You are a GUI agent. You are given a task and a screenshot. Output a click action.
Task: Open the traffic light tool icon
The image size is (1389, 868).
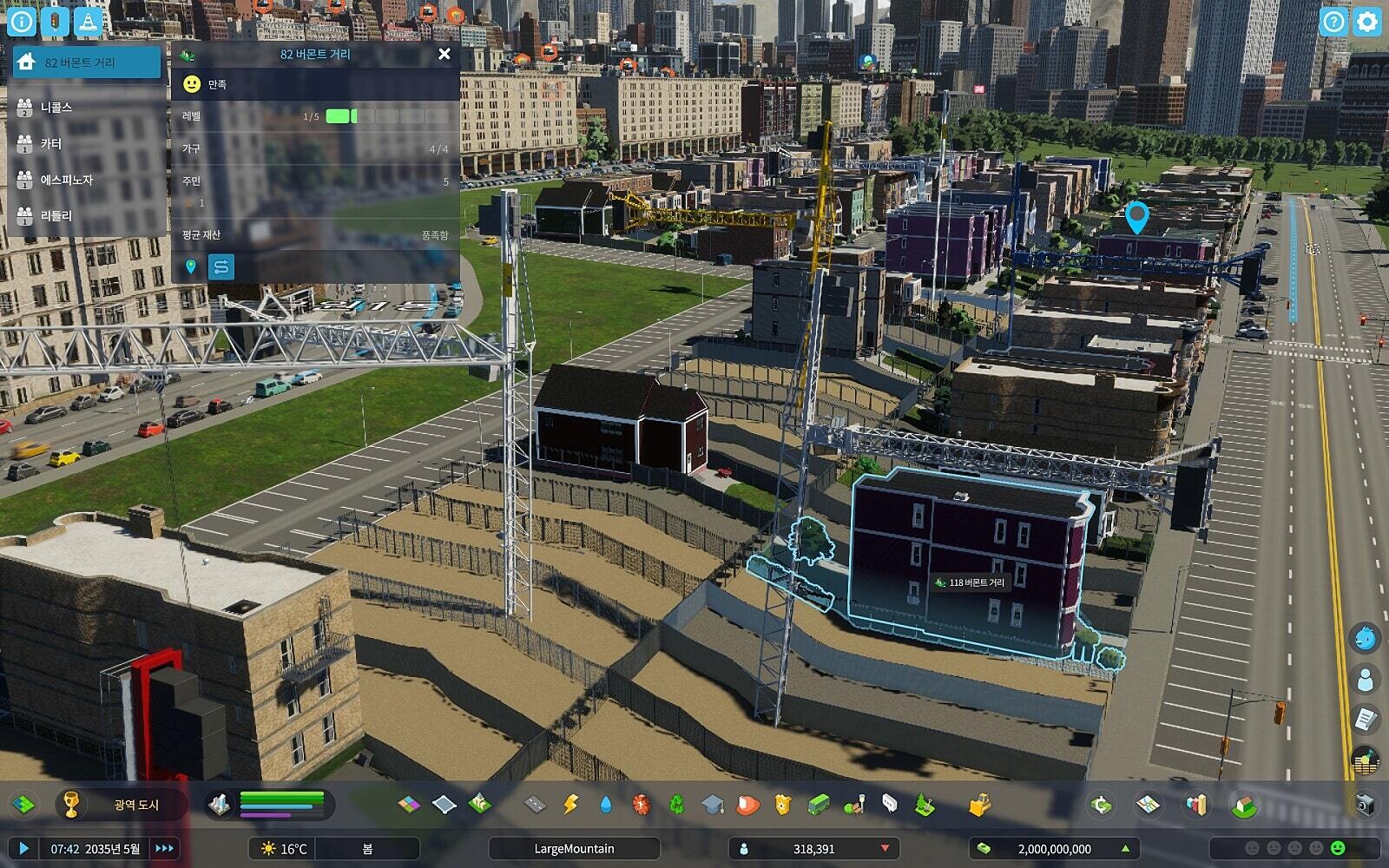(x=54, y=22)
